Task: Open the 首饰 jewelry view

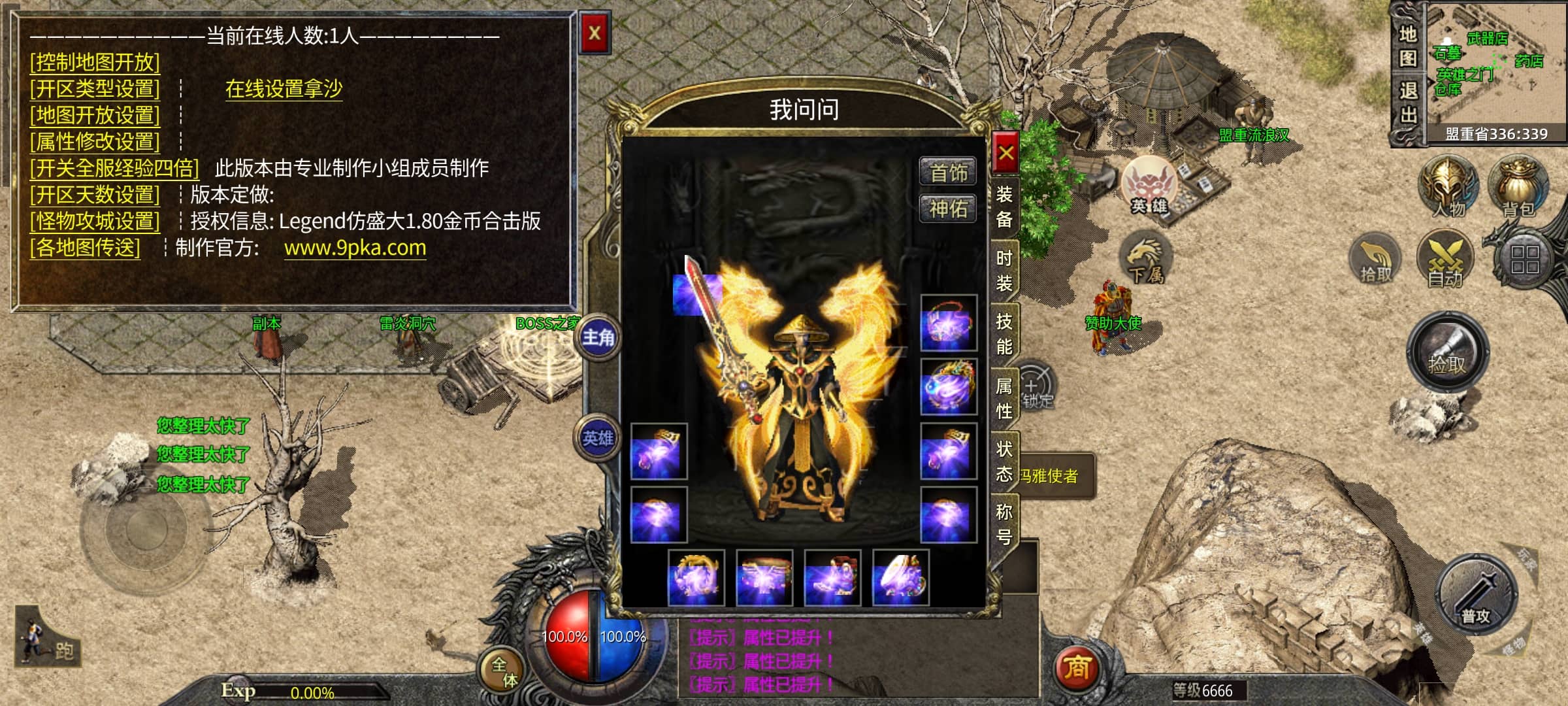Action: (x=948, y=172)
